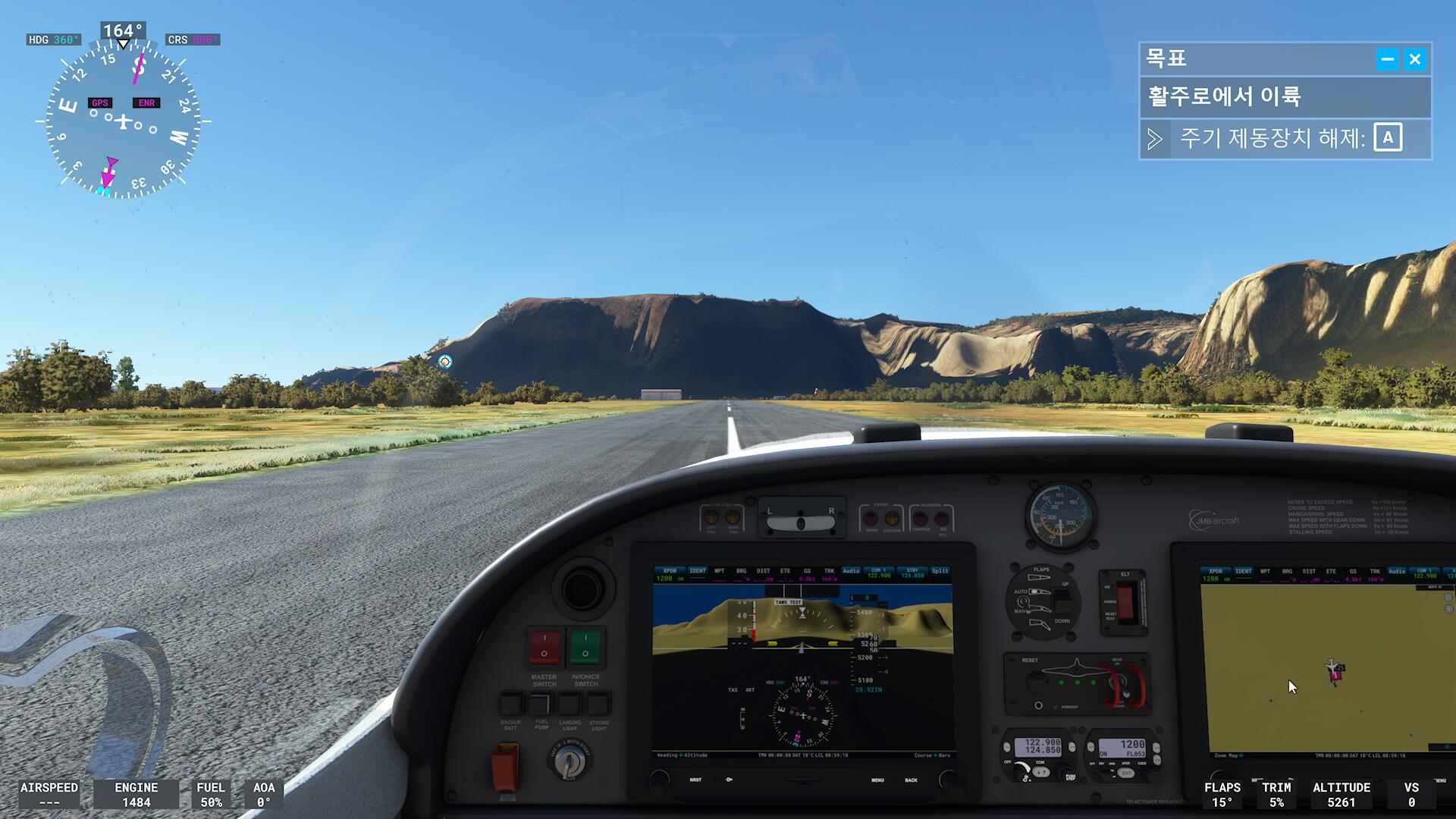Minimize the 목표 objectives panel
Image resolution: width=1456 pixels, height=819 pixels.
[1388, 59]
